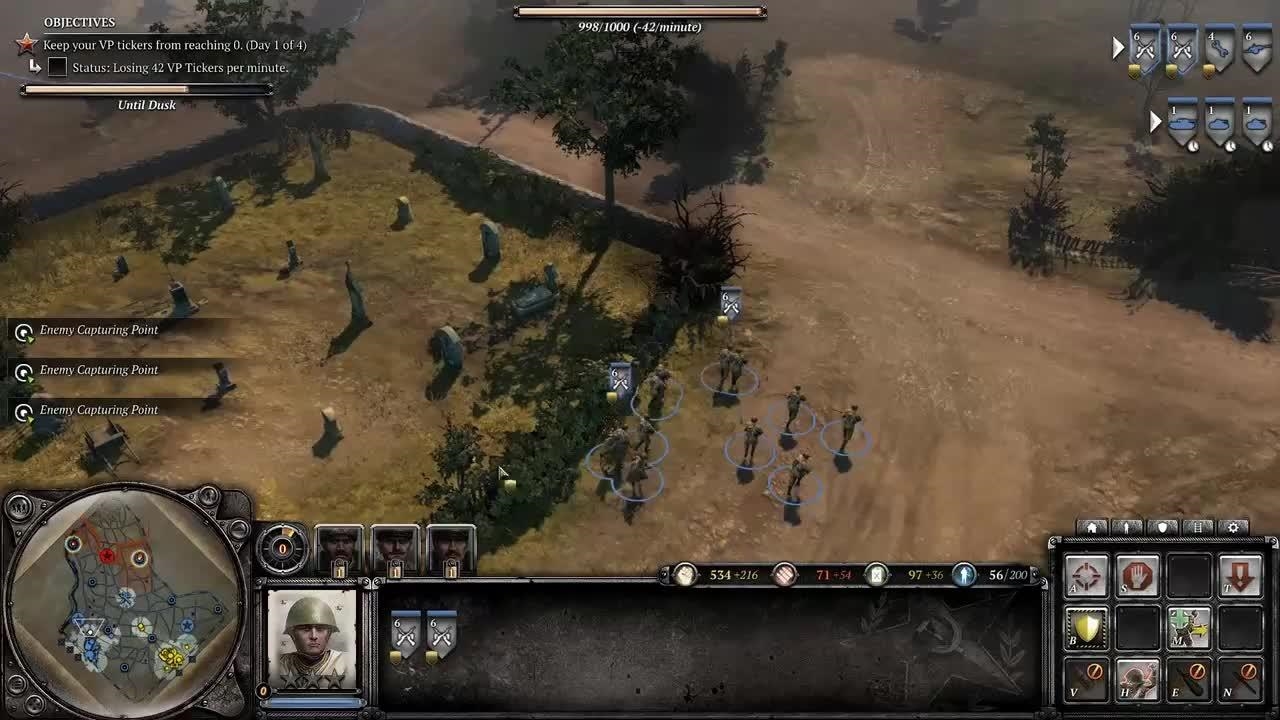This screenshot has height=720, width=1280.
Task: Click the blue capture point star on the minimap
Action: coord(186,626)
